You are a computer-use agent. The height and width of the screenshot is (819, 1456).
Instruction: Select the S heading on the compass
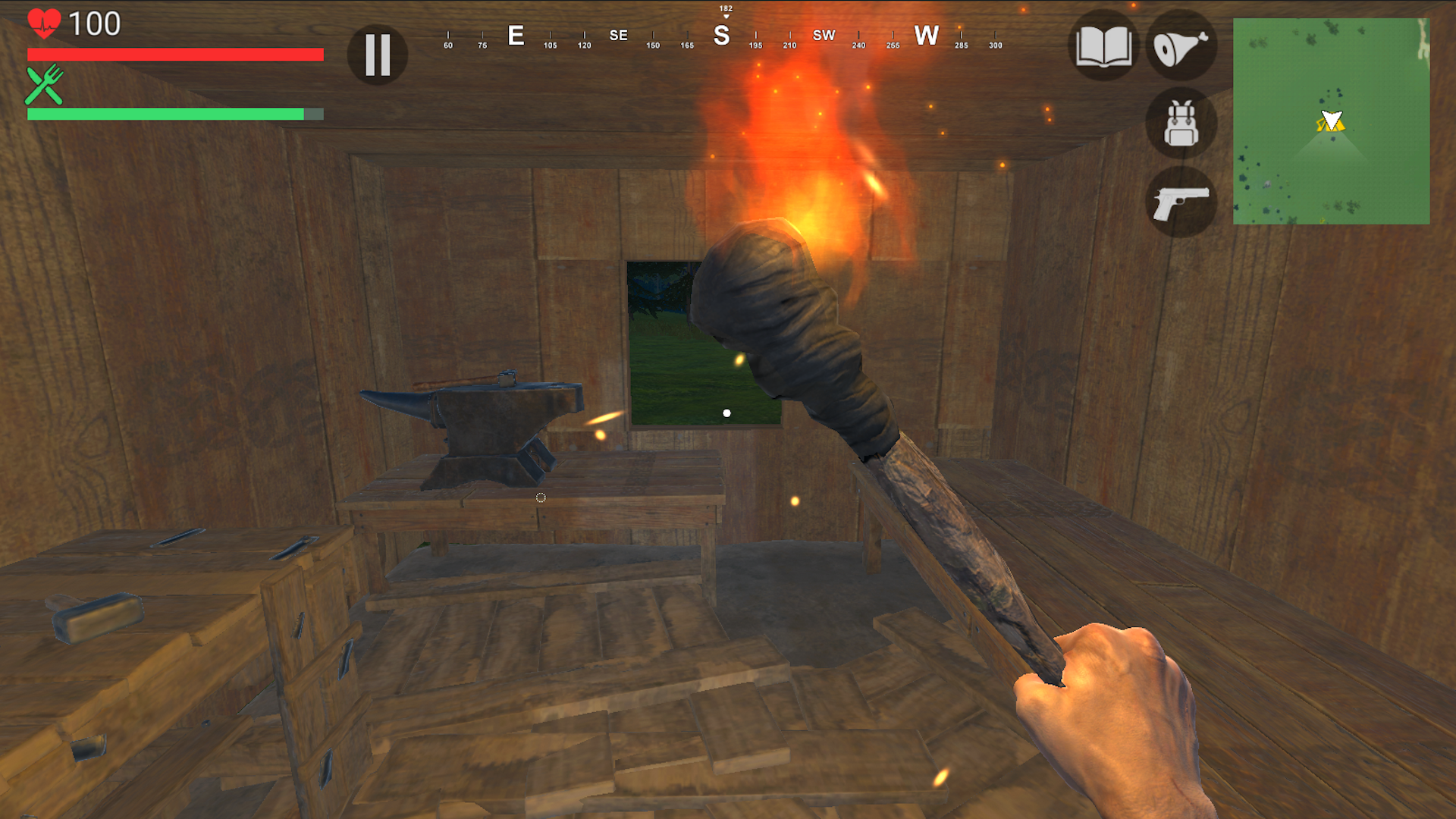[723, 35]
